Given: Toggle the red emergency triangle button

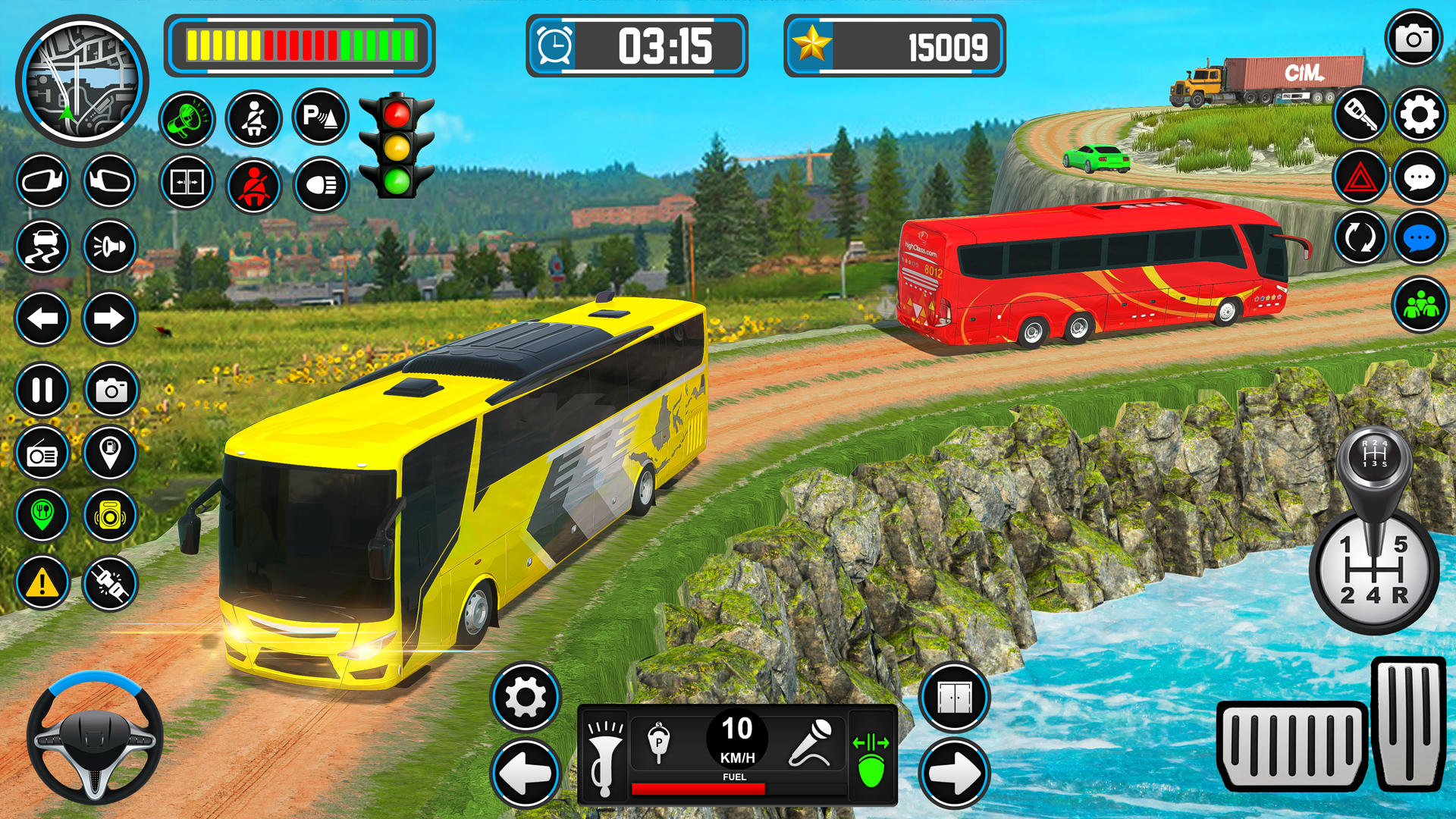Looking at the screenshot, I should [1360, 178].
